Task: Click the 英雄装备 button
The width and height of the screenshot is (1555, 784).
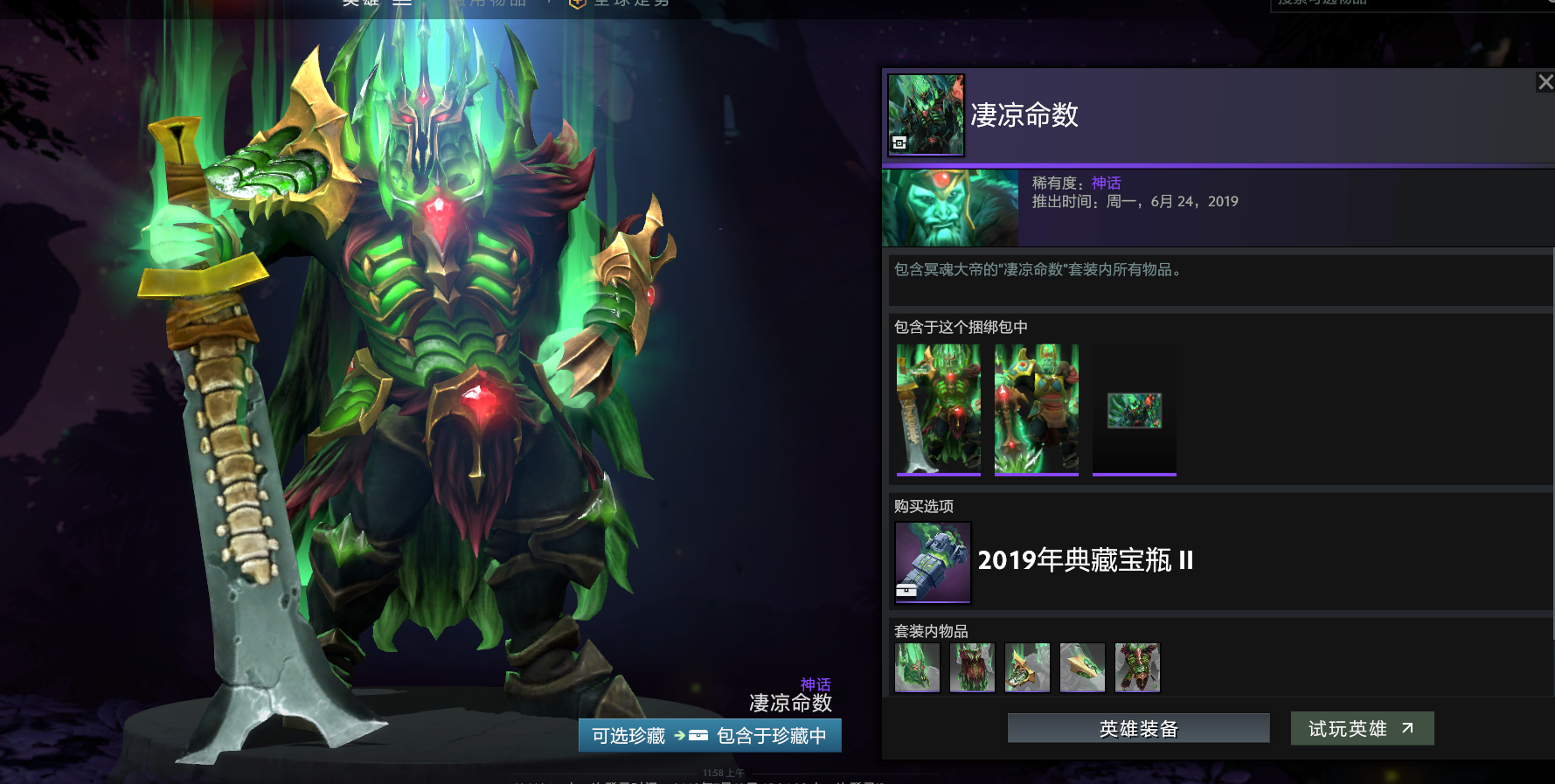Action: (1138, 727)
